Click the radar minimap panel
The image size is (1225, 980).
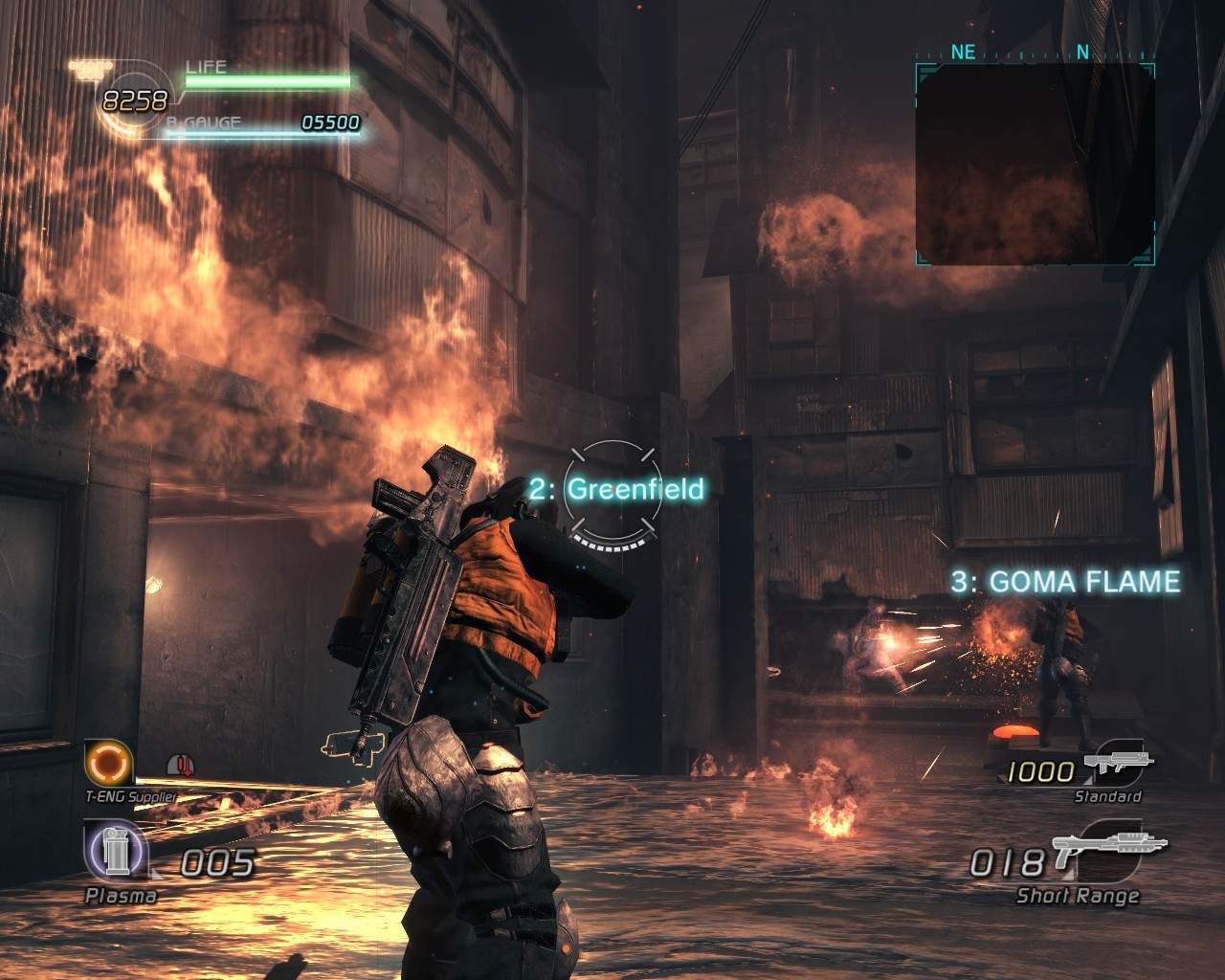(x=1035, y=164)
